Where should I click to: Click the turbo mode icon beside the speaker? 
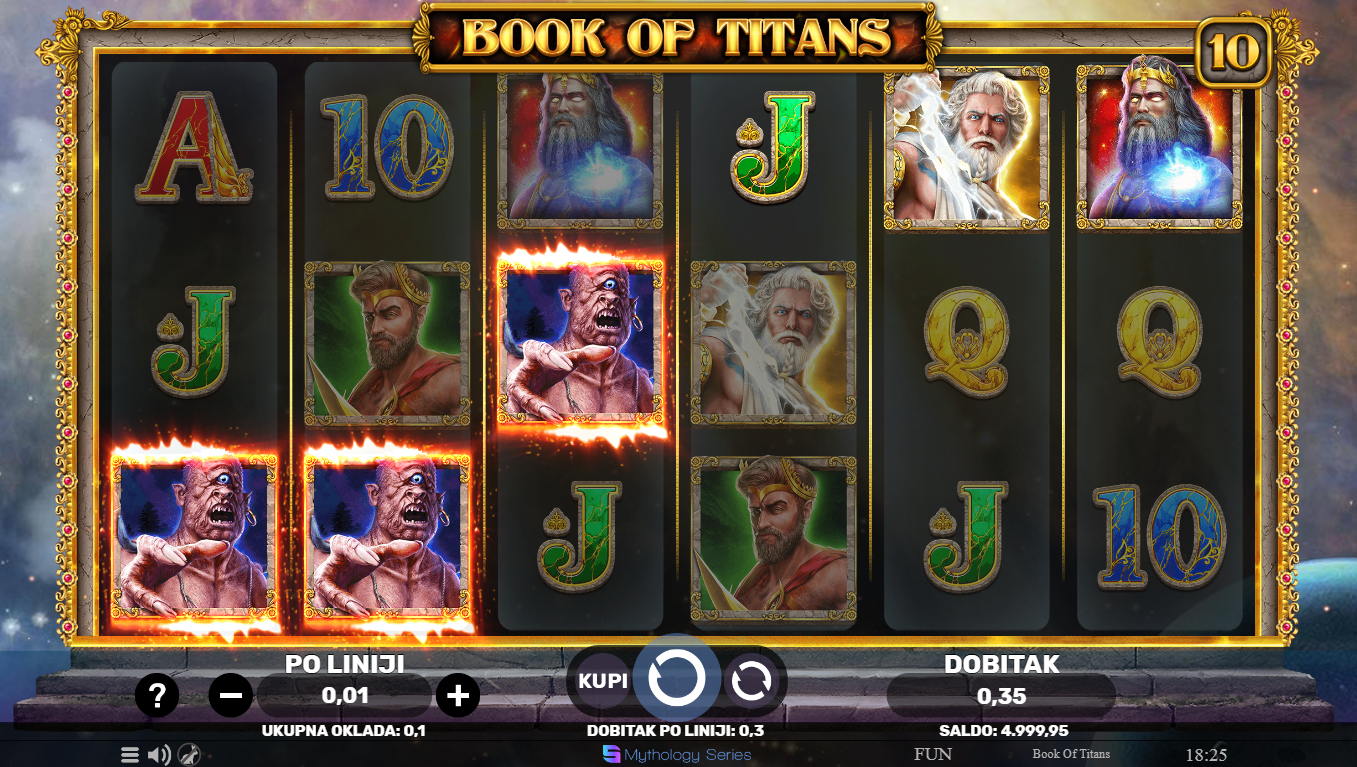[187, 755]
